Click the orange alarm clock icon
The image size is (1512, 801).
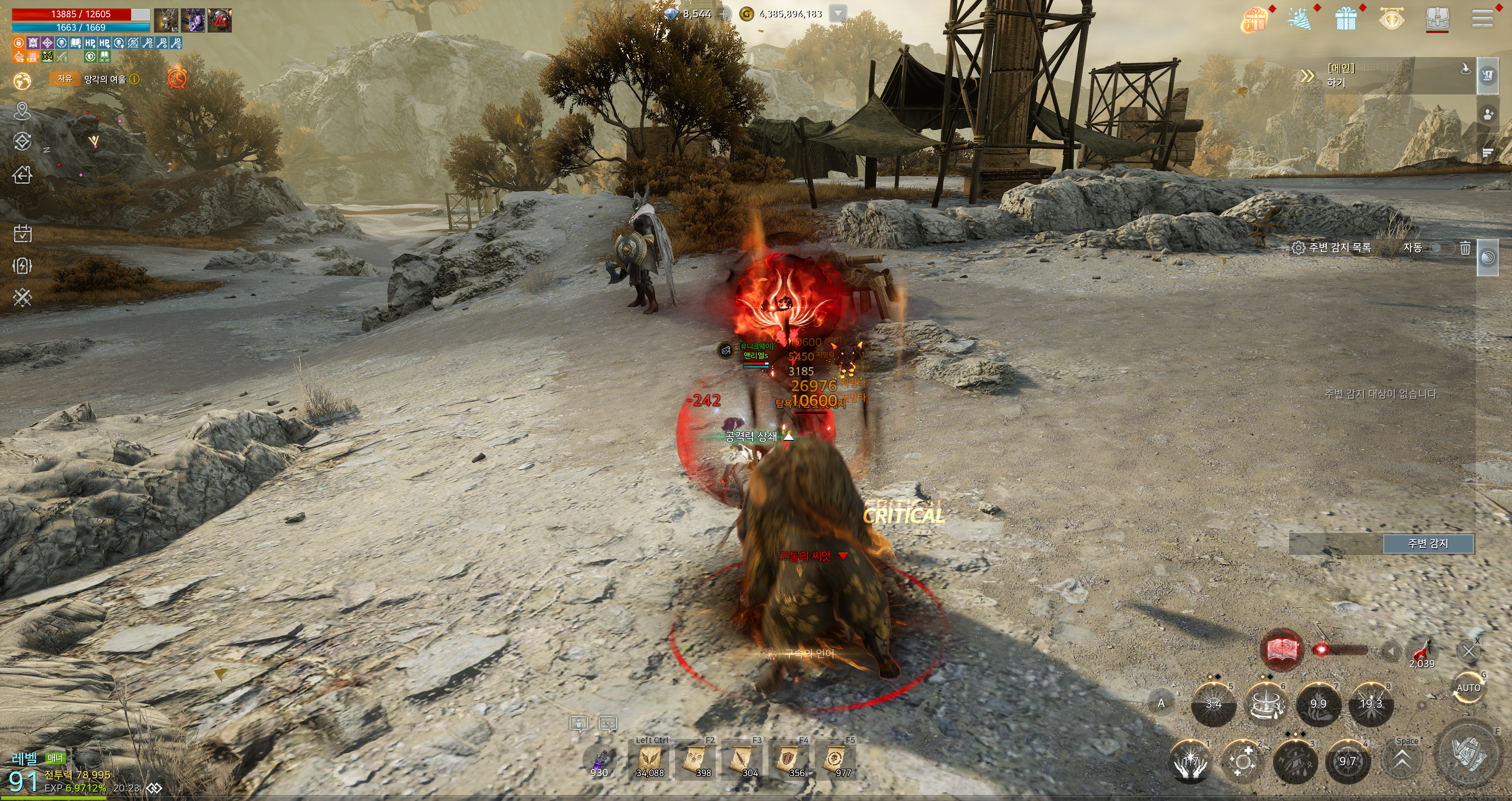tap(177, 78)
